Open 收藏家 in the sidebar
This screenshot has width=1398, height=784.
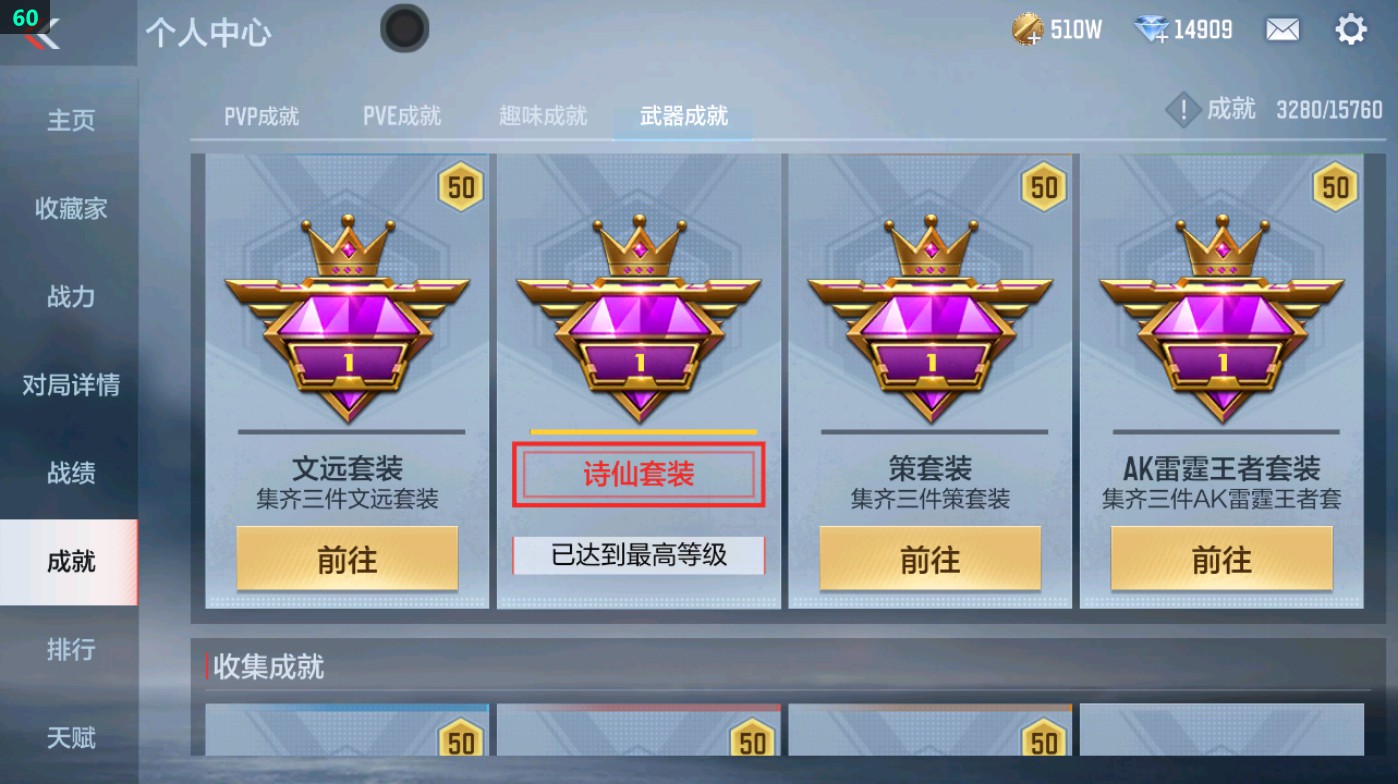pos(70,209)
